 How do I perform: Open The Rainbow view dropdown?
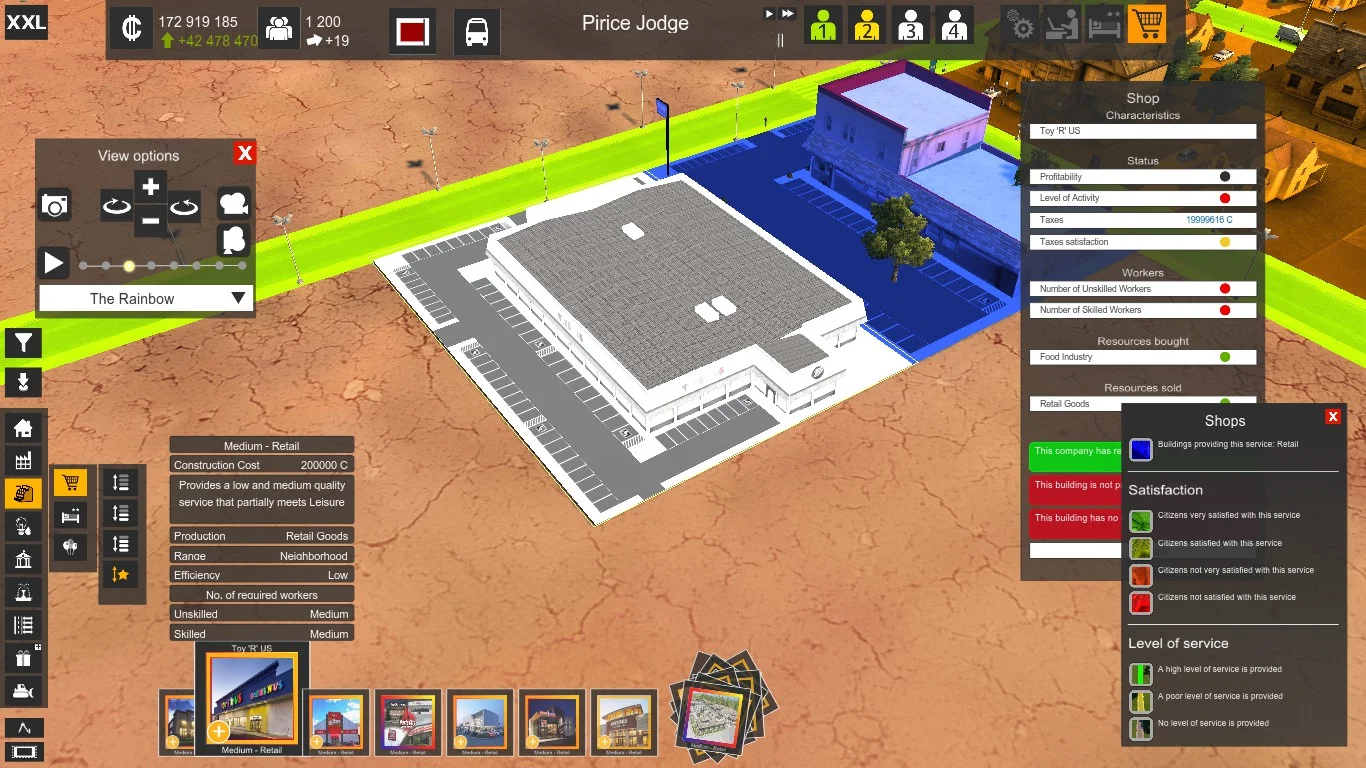146,298
